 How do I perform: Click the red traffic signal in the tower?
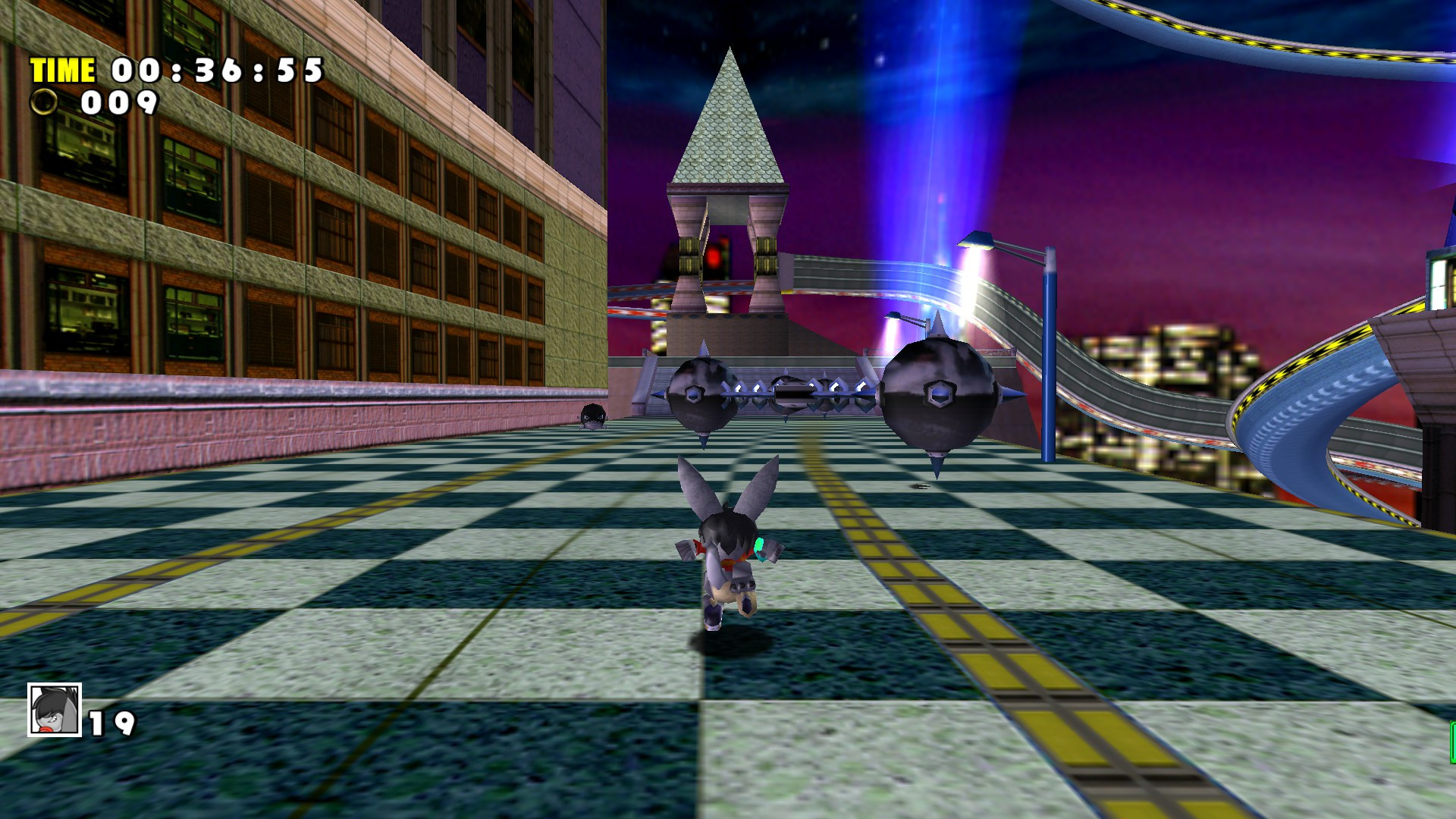[711, 258]
